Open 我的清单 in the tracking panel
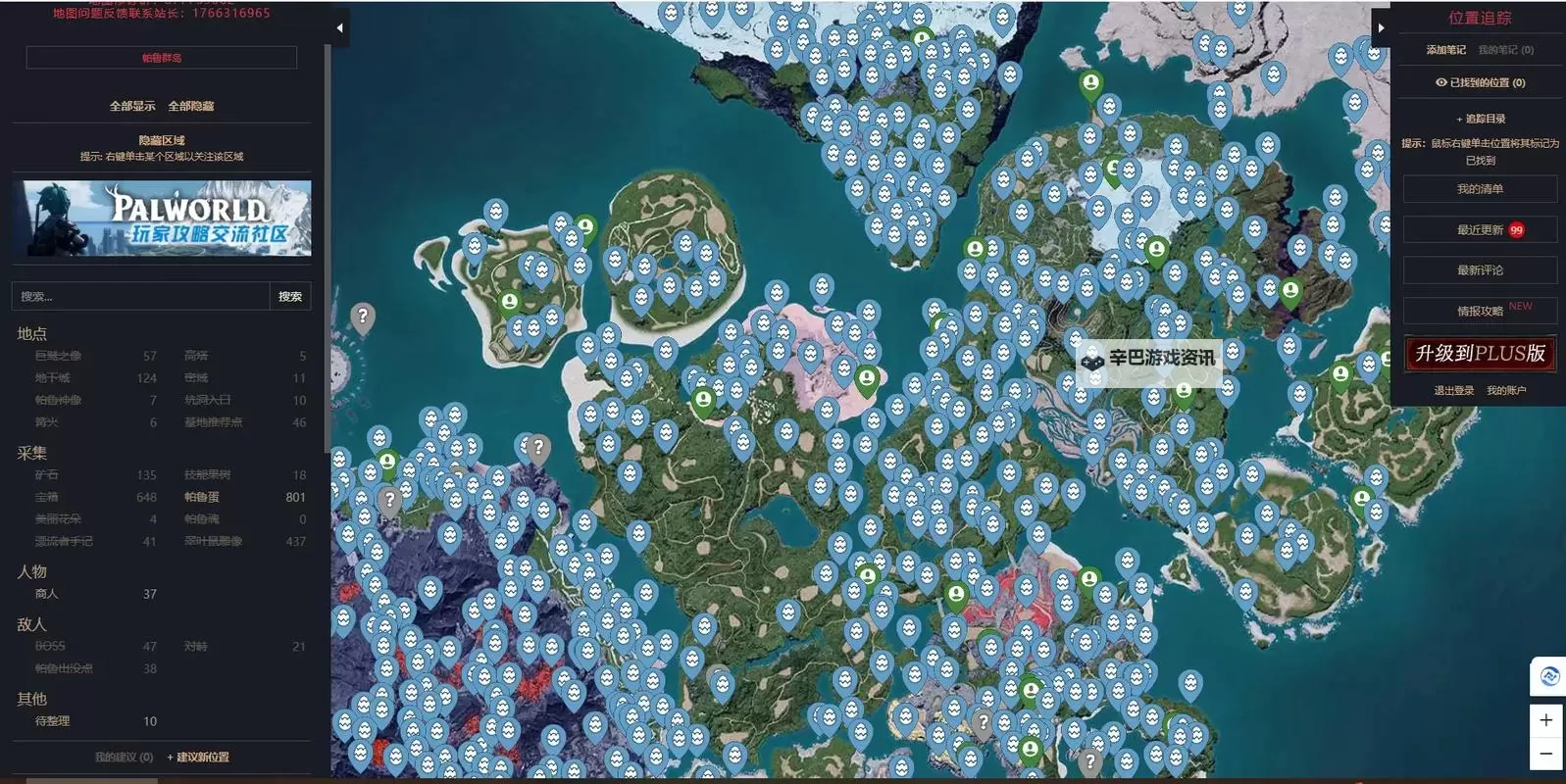Screen dimensions: 1566x784 (x=1481, y=189)
